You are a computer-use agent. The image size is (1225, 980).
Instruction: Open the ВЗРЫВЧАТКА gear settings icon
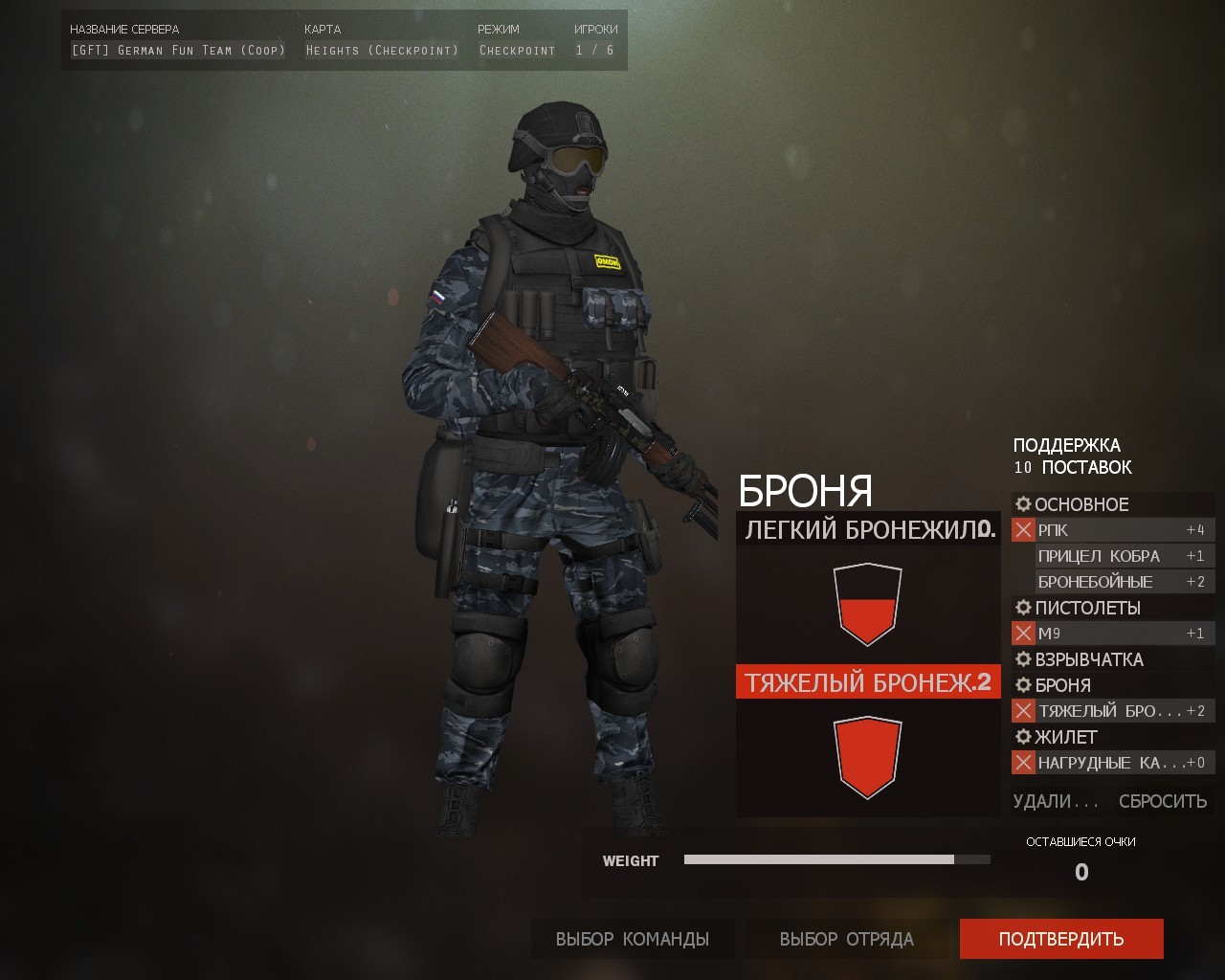[x=1022, y=659]
